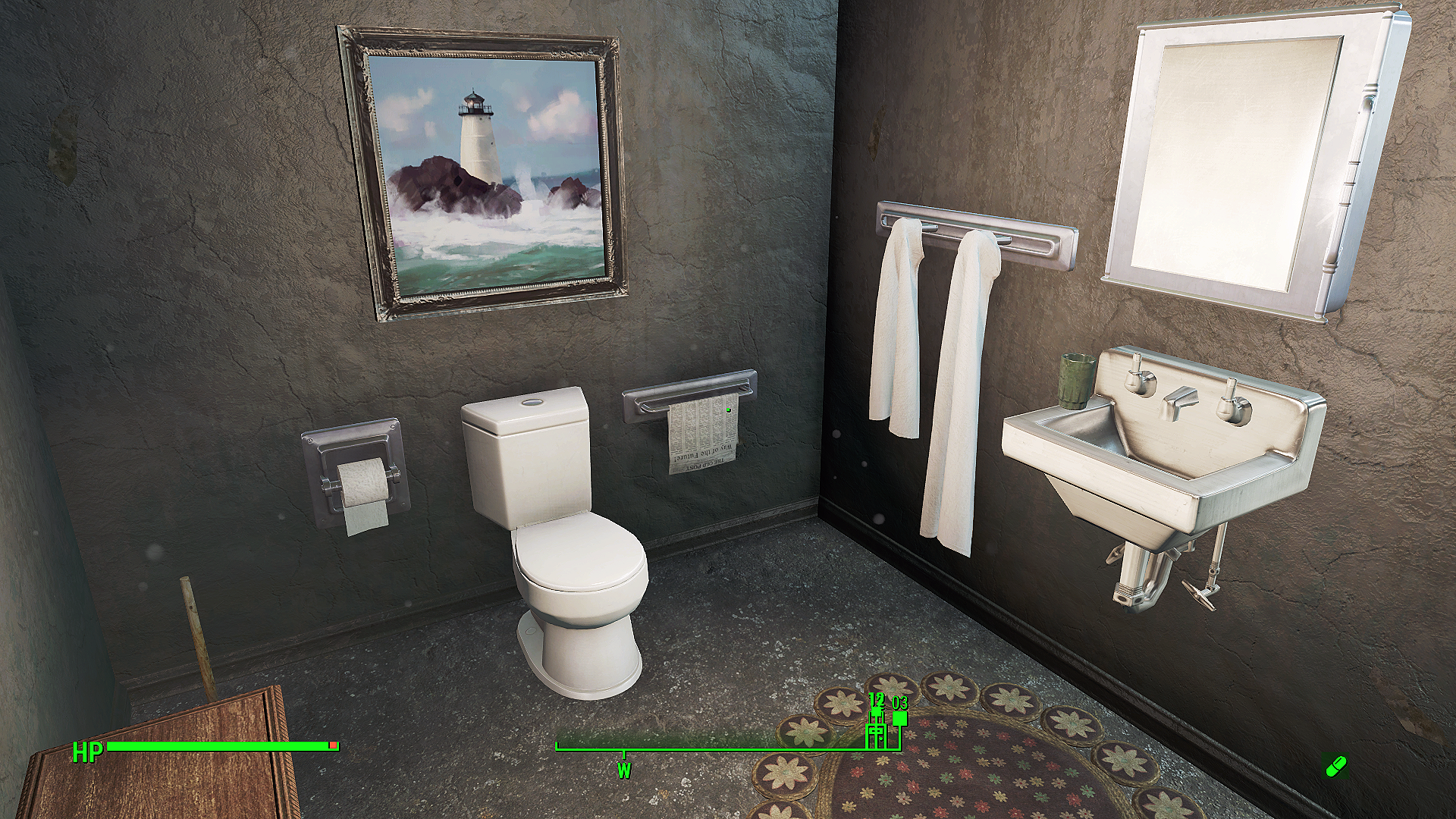
Task: Click the green pill status icon
Action: [1334, 767]
